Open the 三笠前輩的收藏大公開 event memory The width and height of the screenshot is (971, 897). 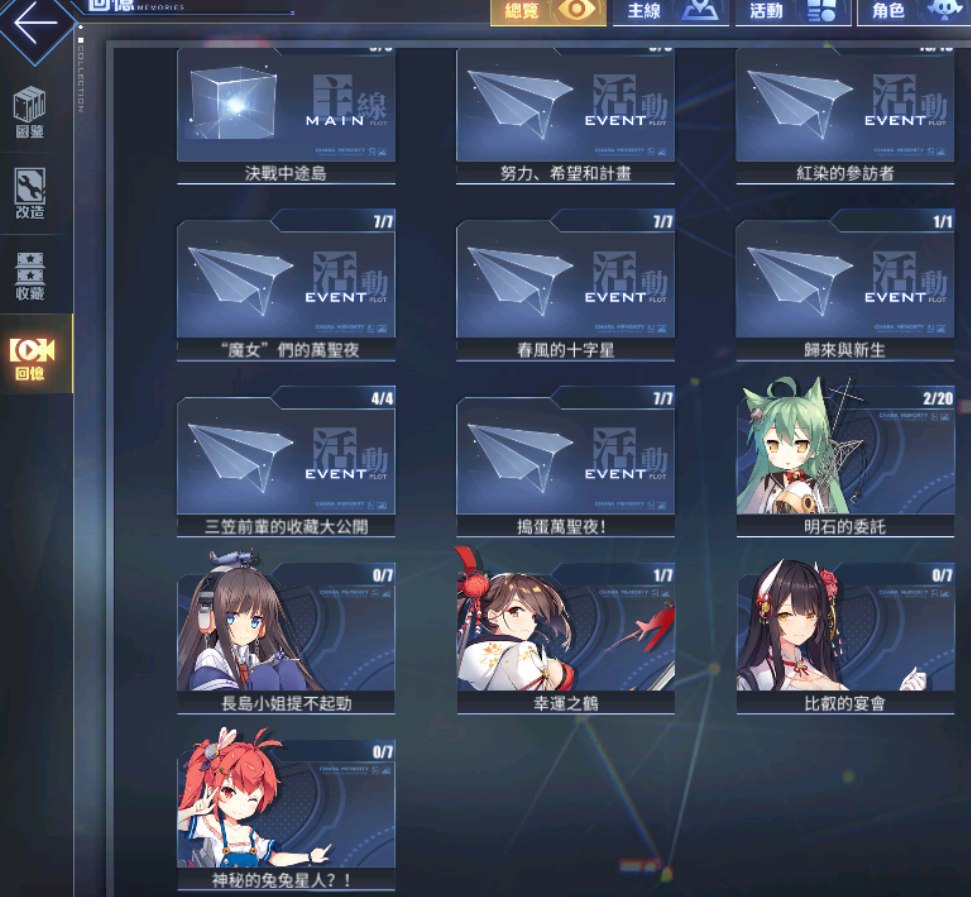click(x=286, y=462)
